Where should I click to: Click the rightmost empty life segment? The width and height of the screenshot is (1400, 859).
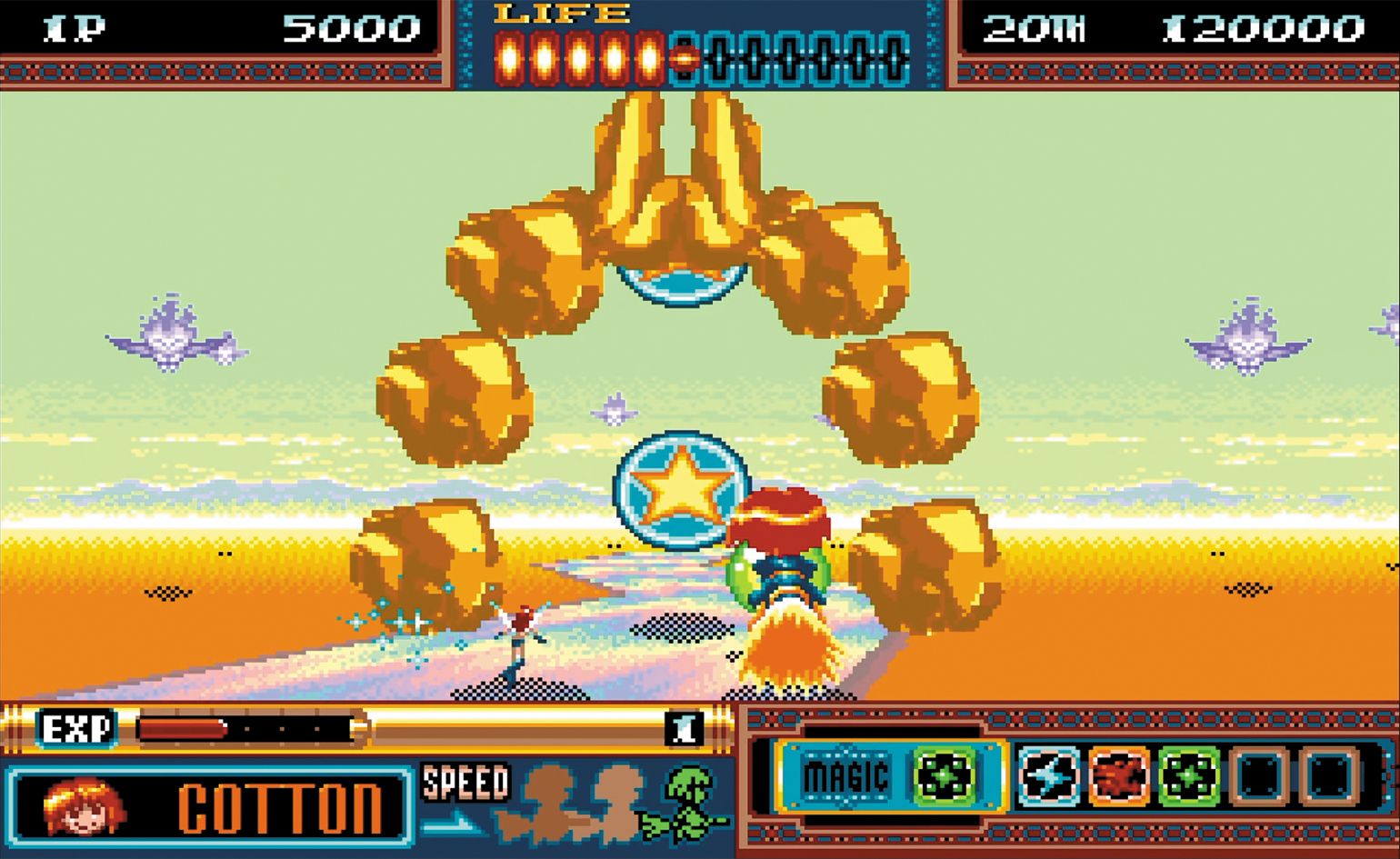tap(895, 56)
